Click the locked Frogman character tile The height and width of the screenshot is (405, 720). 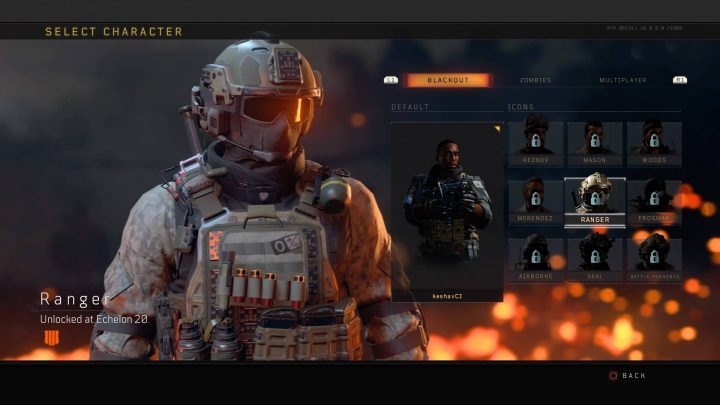point(654,201)
